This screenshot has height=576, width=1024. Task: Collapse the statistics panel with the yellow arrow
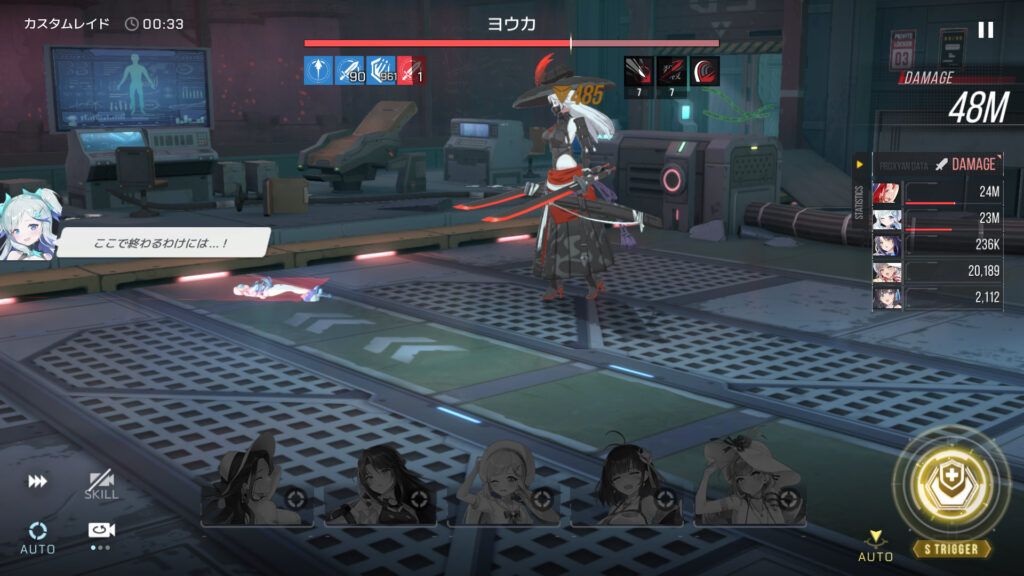tap(859, 164)
